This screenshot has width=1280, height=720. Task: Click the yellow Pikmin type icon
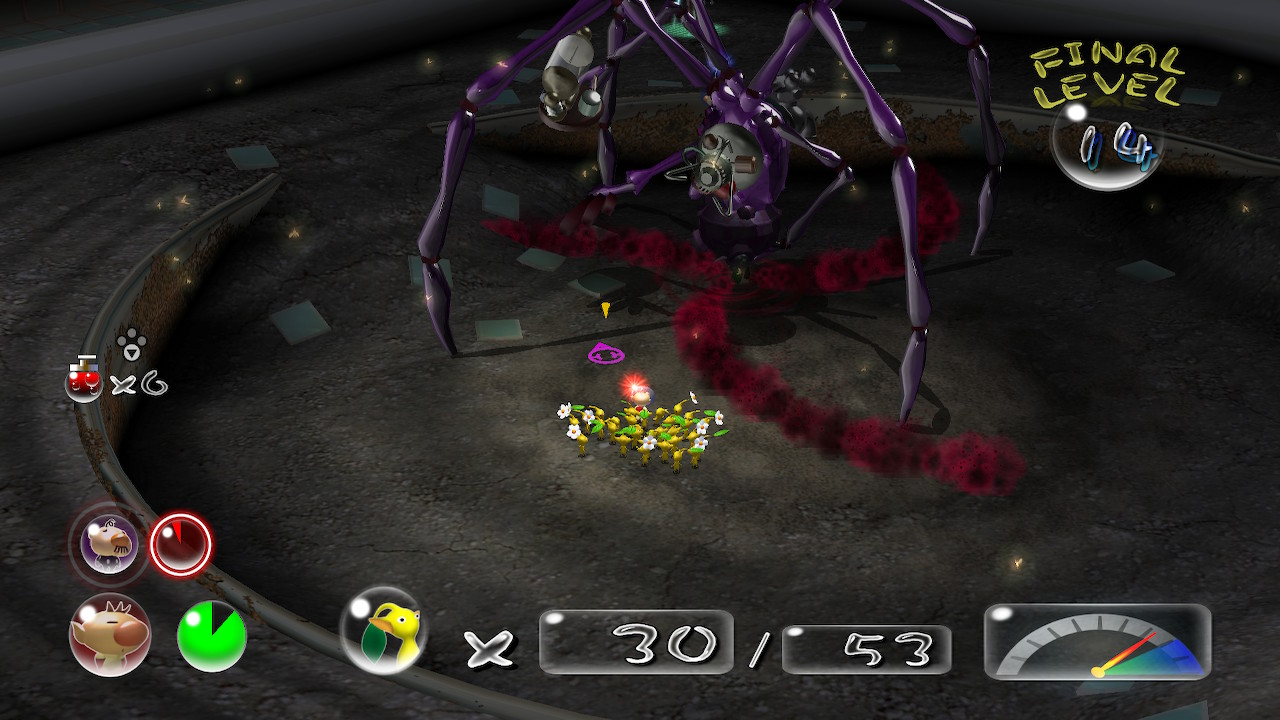[x=381, y=630]
